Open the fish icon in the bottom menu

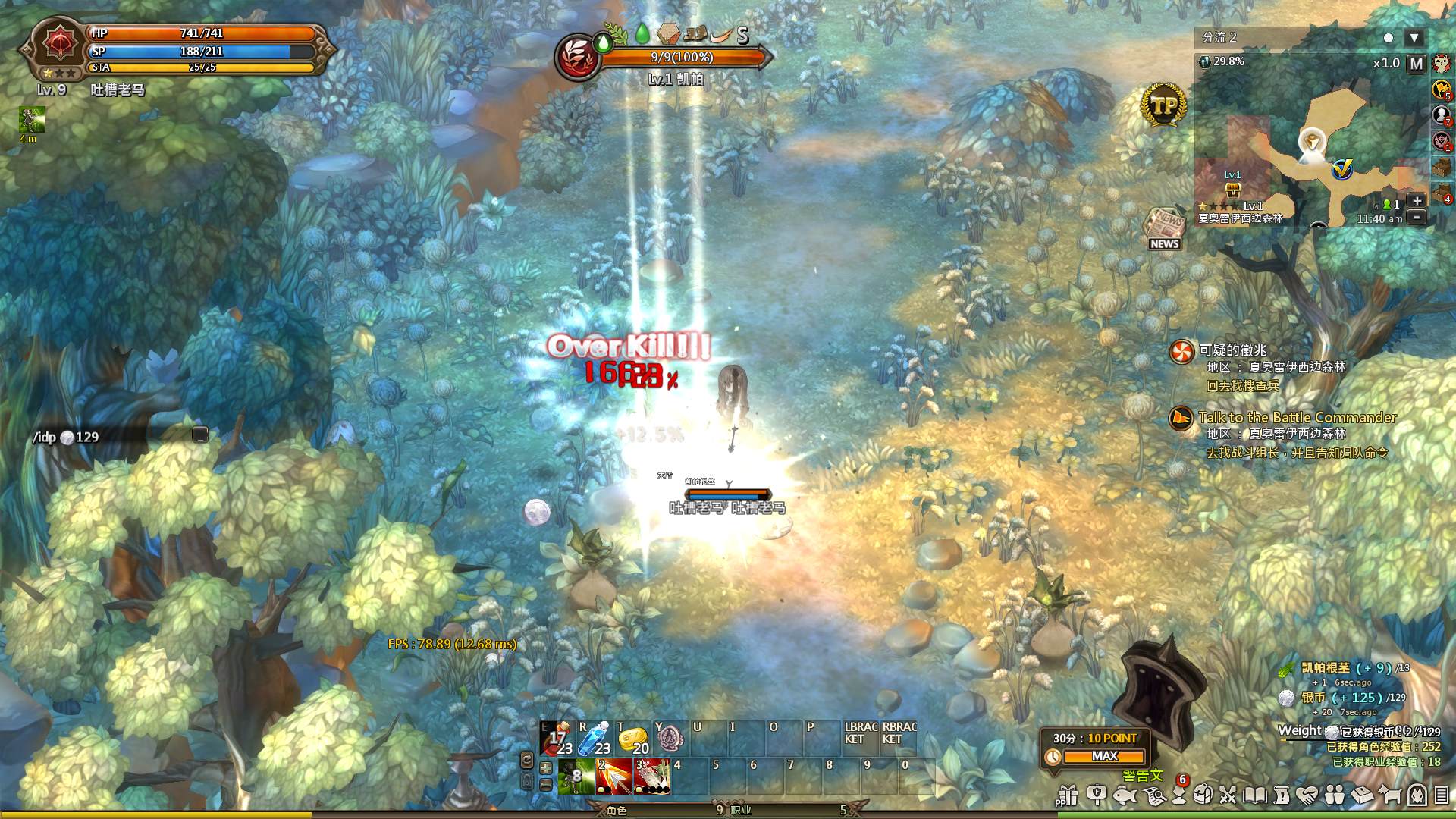[1125, 795]
